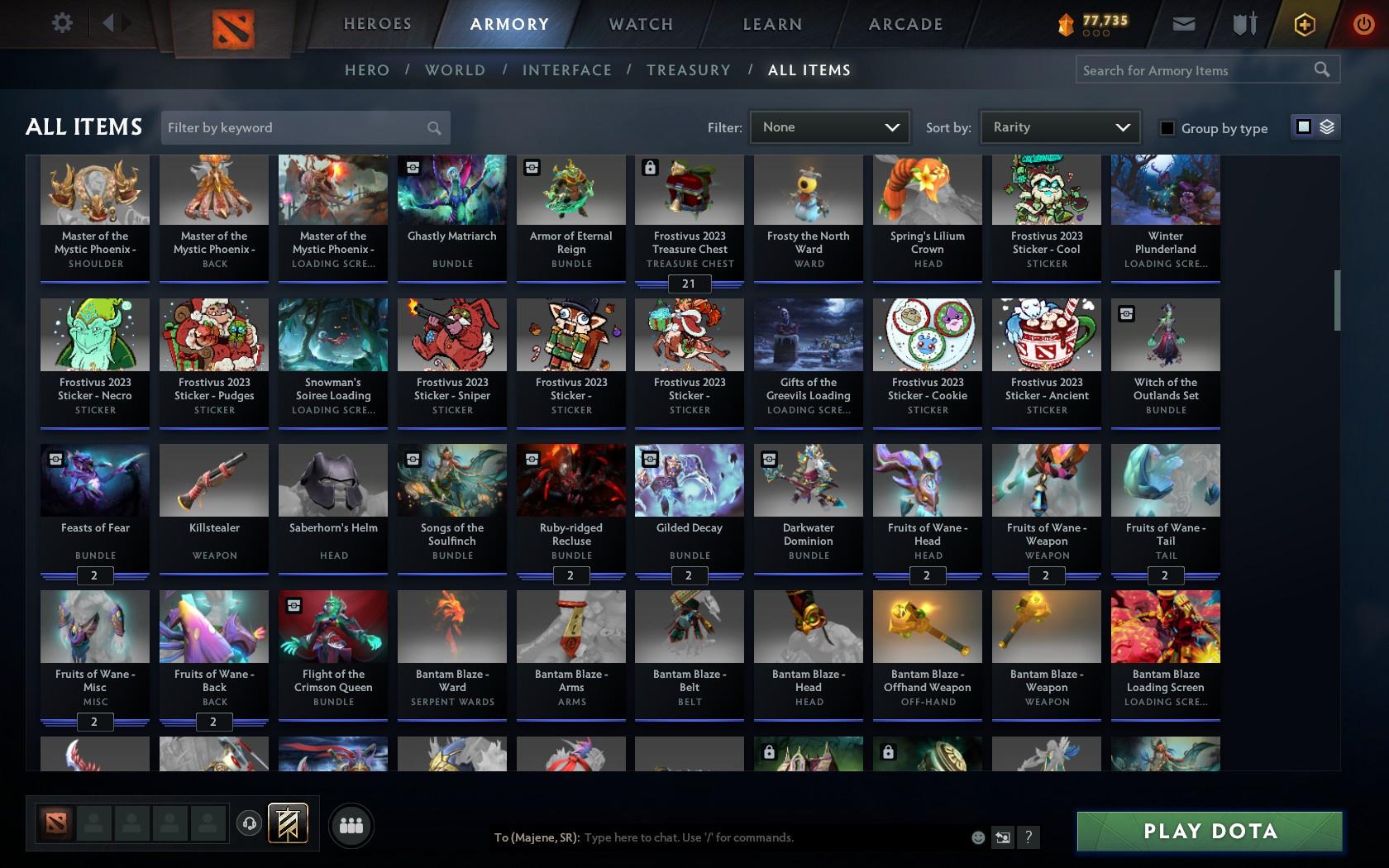Toggle the grid view square icon
Viewport: 1389px width, 868px height.
(x=1303, y=127)
